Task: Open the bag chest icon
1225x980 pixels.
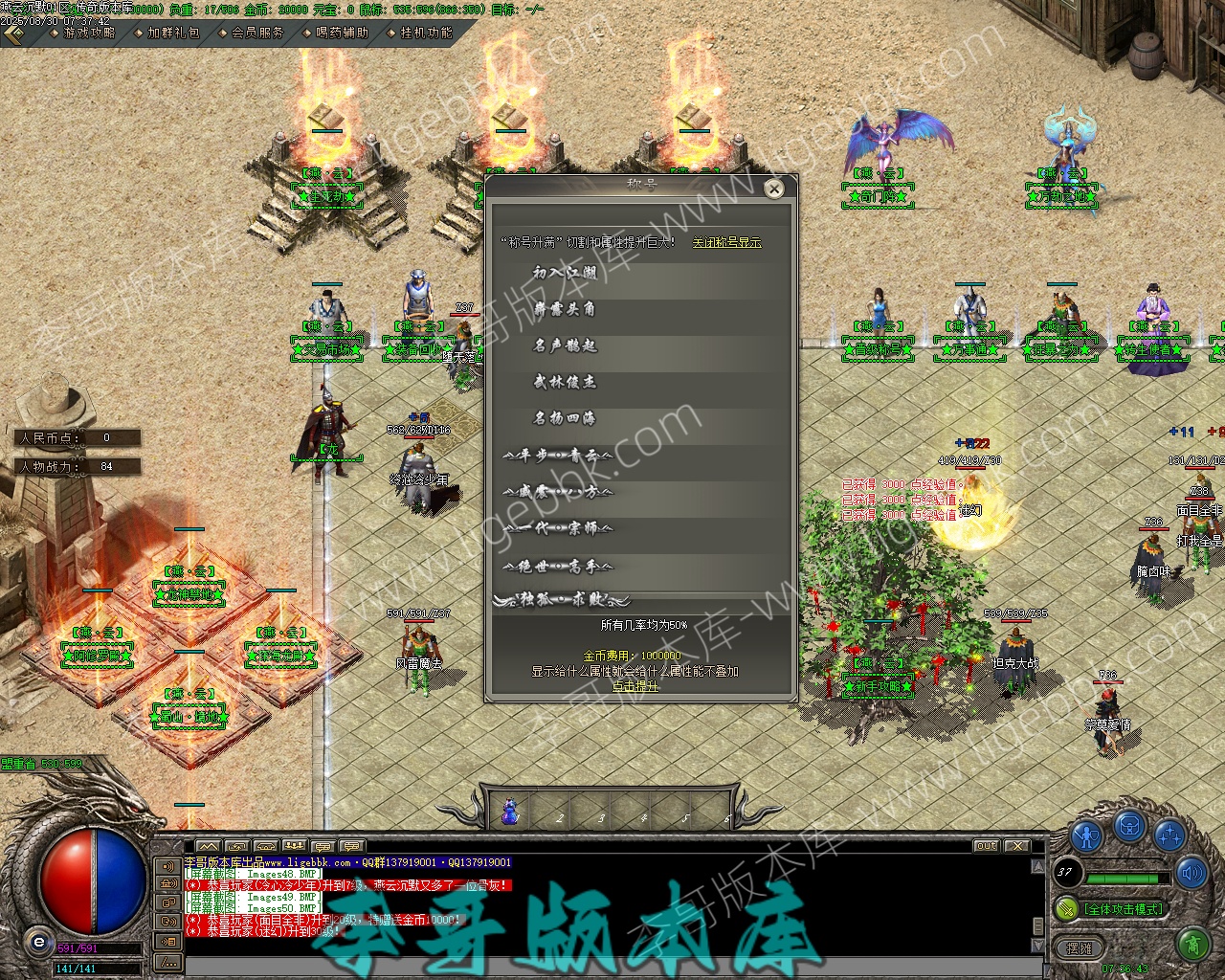Action: (x=1129, y=826)
